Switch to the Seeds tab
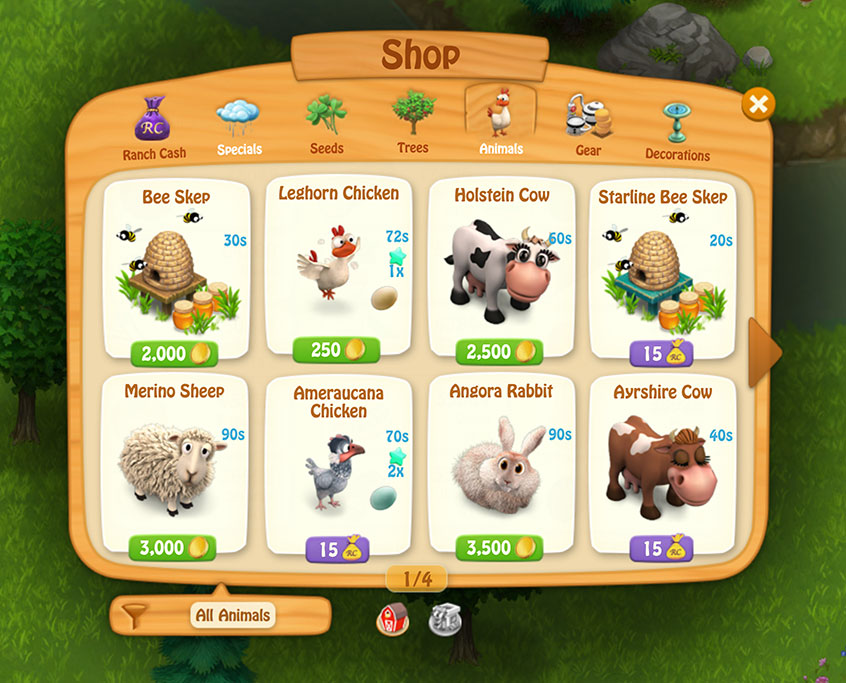This screenshot has height=683, width=846. [325, 126]
